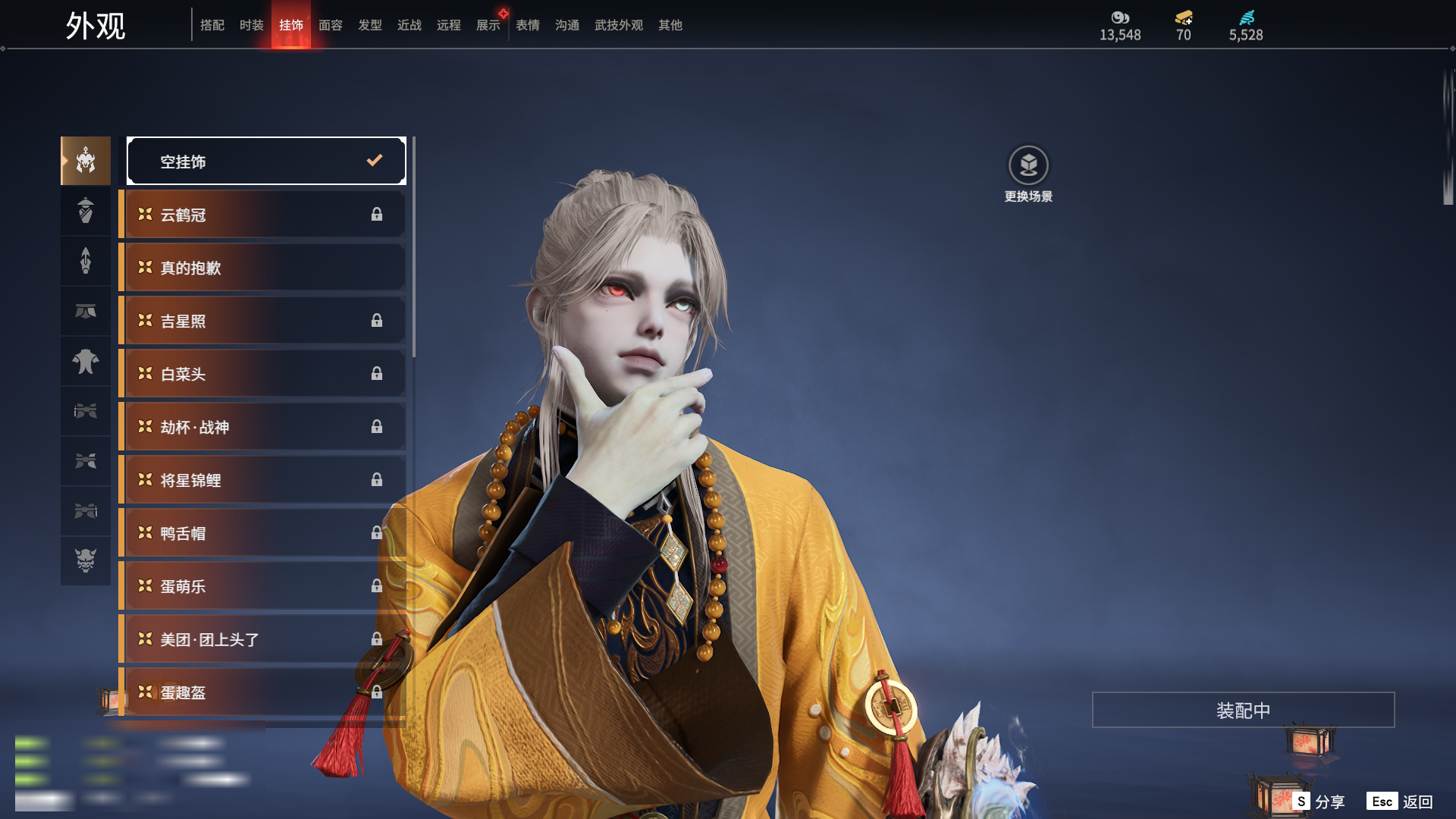Open the 近战 weapon tab
The width and height of the screenshot is (1456, 819).
409,25
